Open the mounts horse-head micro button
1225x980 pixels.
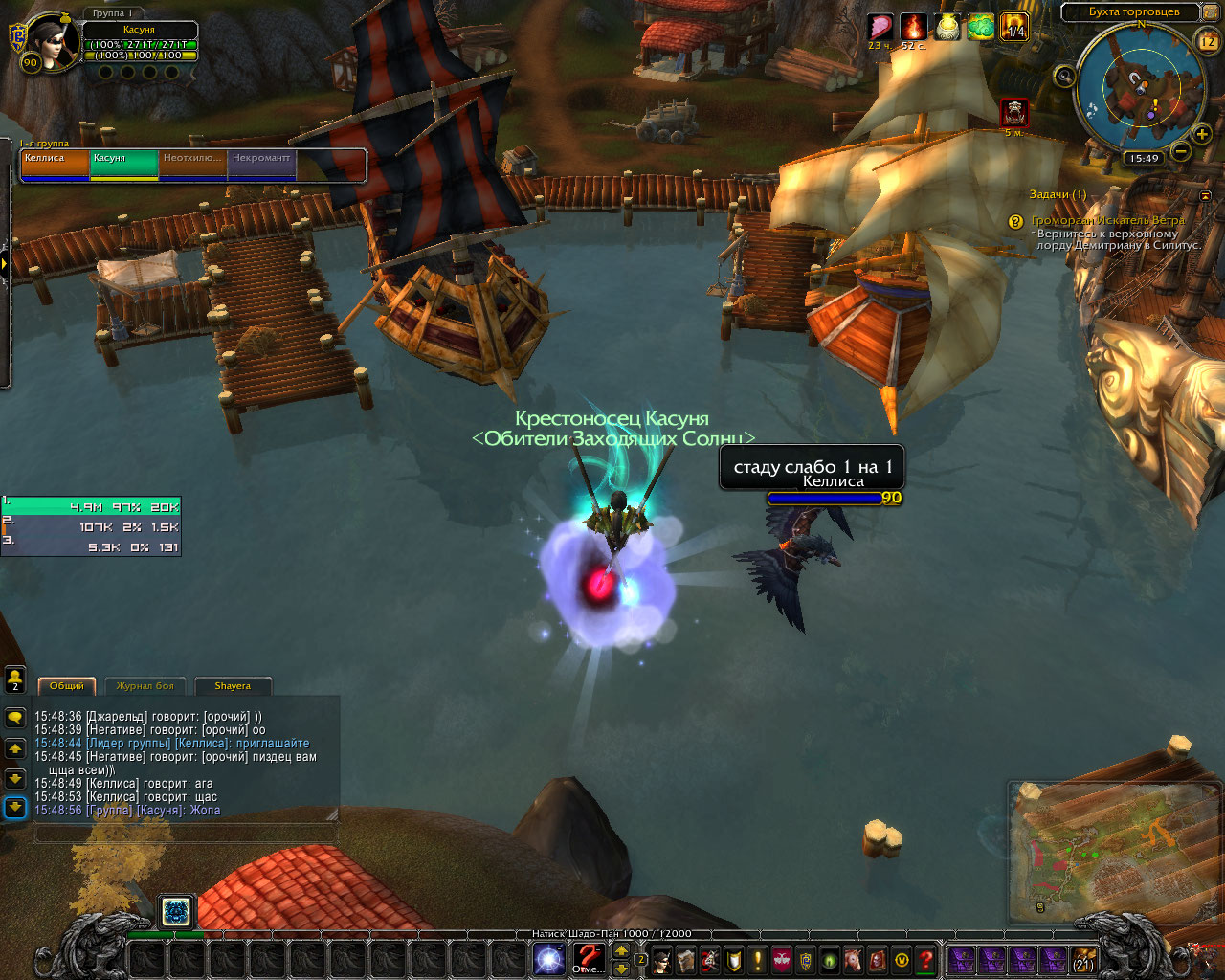coord(854,960)
